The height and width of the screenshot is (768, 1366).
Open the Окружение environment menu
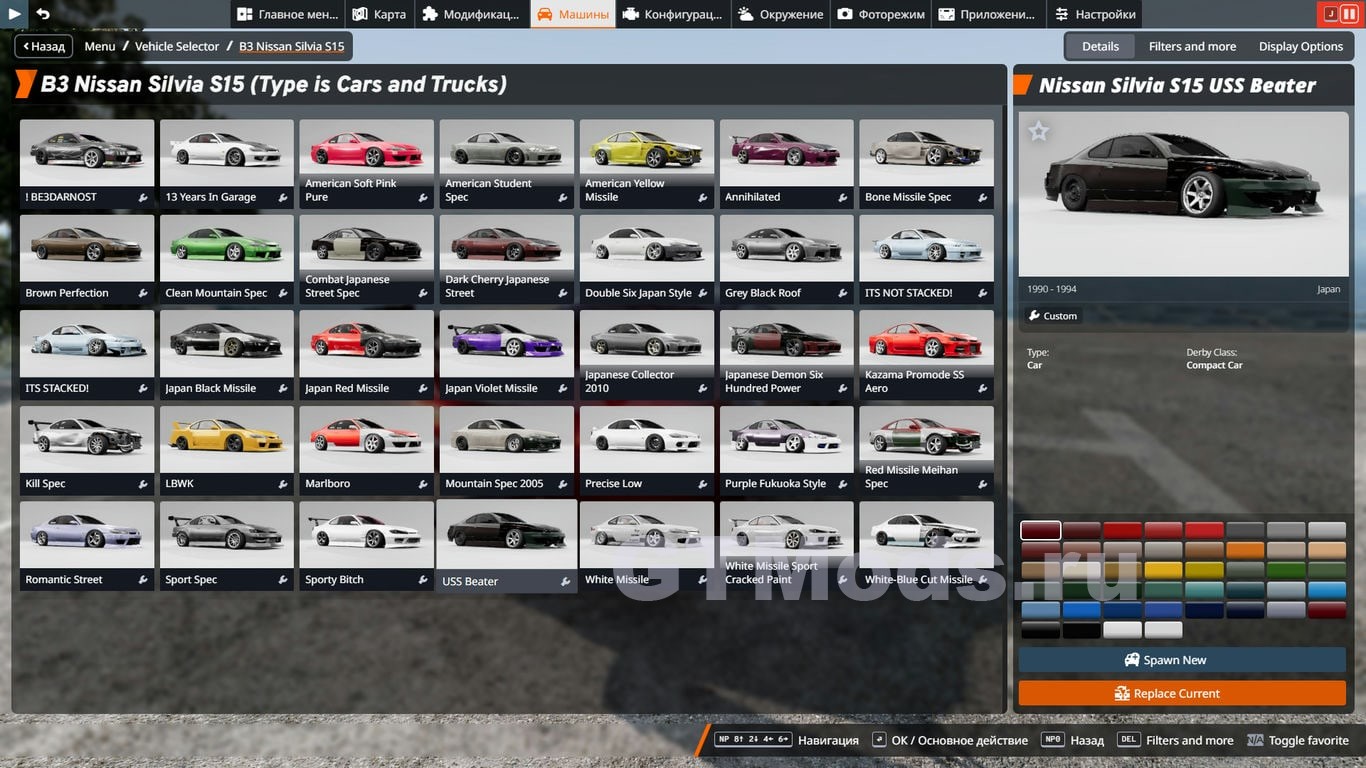click(x=780, y=14)
